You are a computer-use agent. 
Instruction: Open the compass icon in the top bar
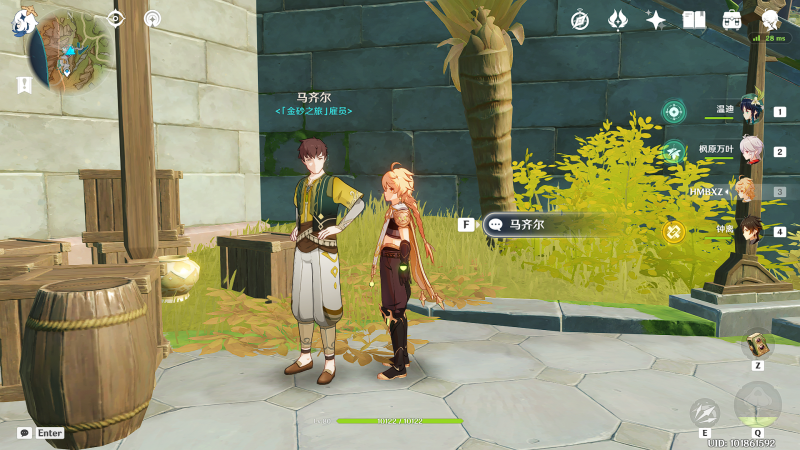point(580,20)
